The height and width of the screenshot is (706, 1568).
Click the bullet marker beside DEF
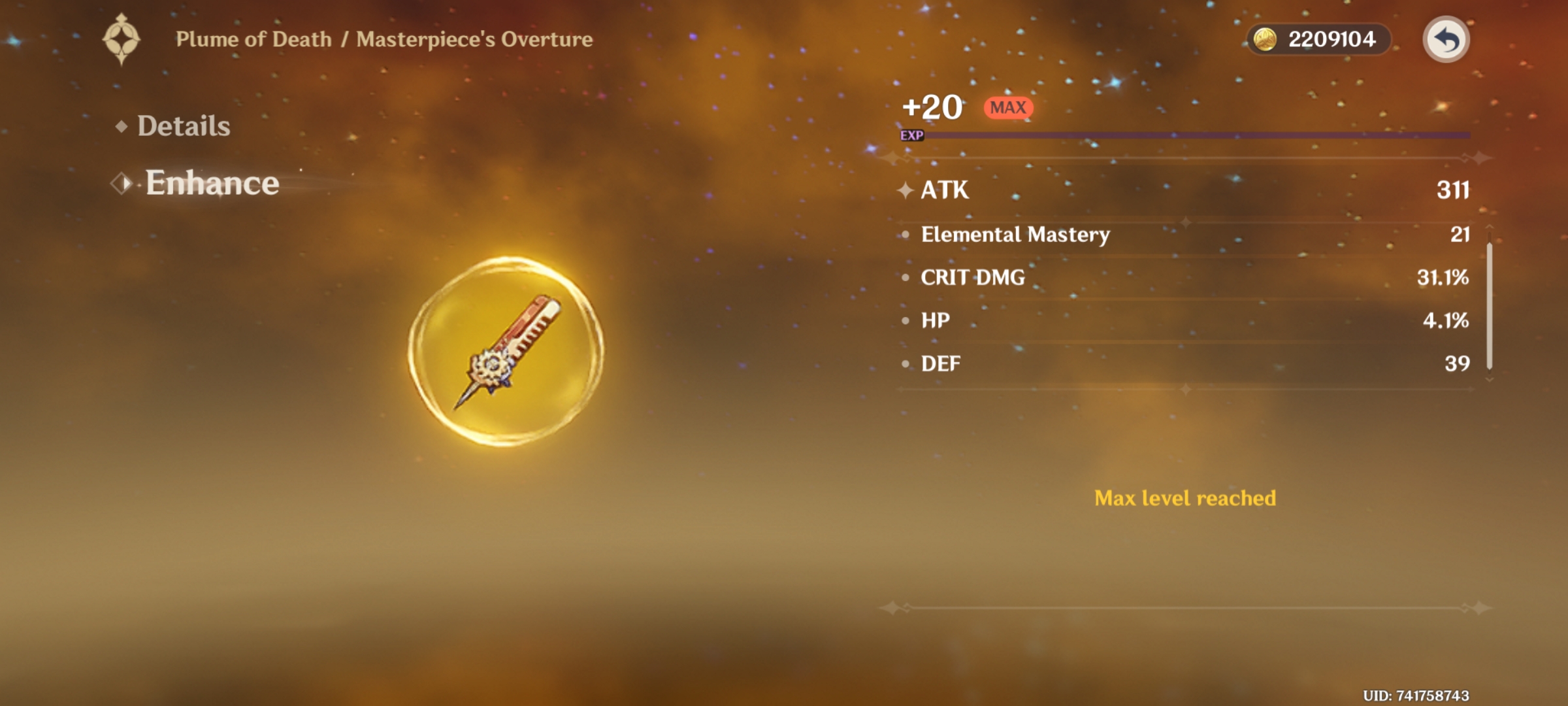click(x=905, y=365)
